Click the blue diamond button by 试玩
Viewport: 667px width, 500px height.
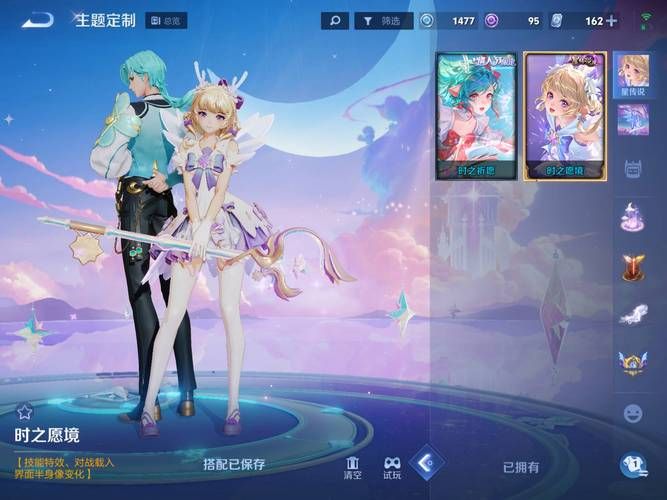[427, 463]
